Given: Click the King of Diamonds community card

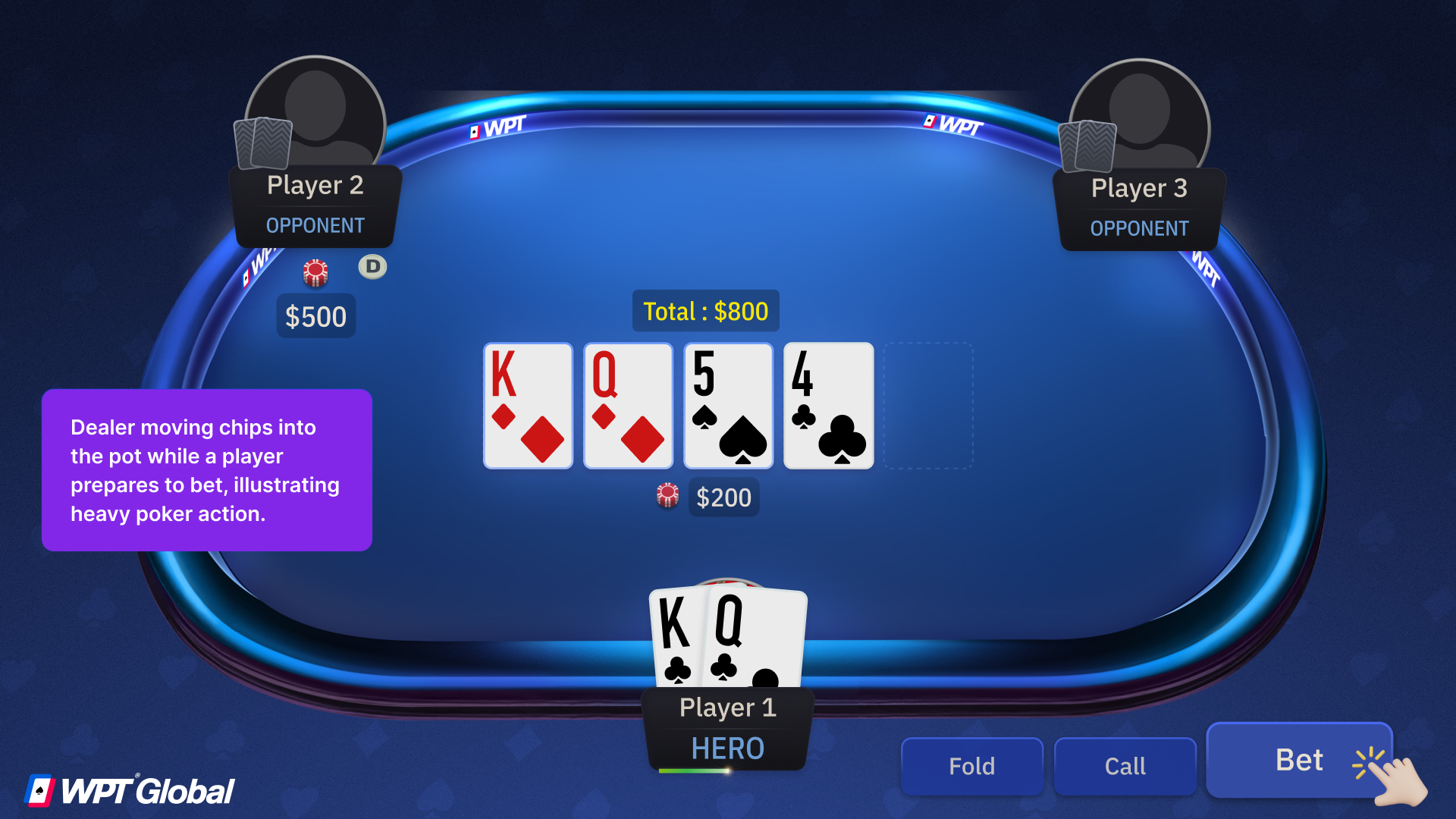Looking at the screenshot, I should (527, 405).
